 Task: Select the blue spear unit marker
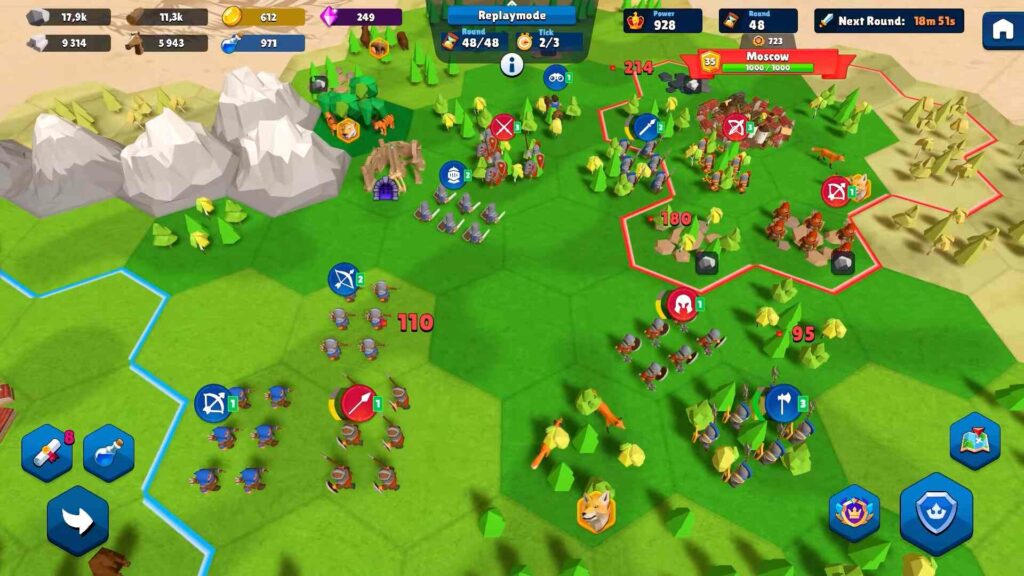(645, 127)
